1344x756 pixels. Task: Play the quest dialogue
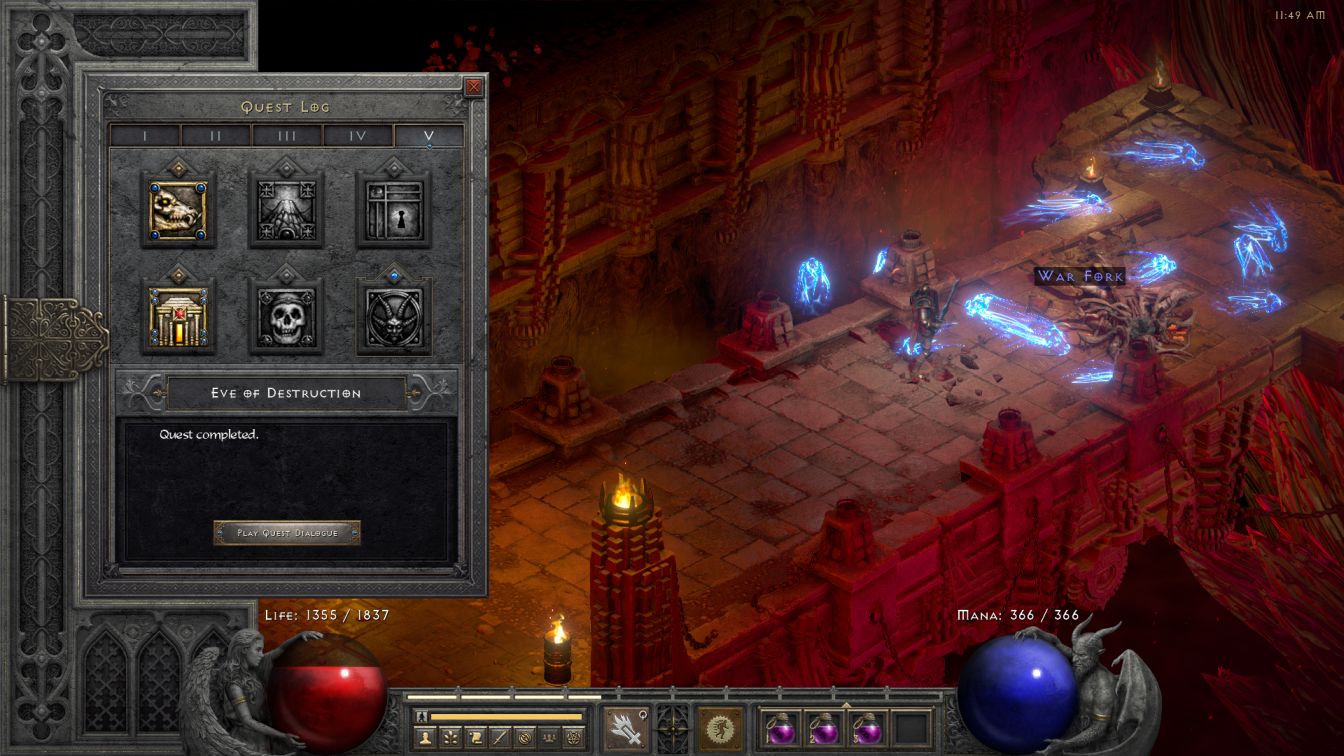coord(287,533)
